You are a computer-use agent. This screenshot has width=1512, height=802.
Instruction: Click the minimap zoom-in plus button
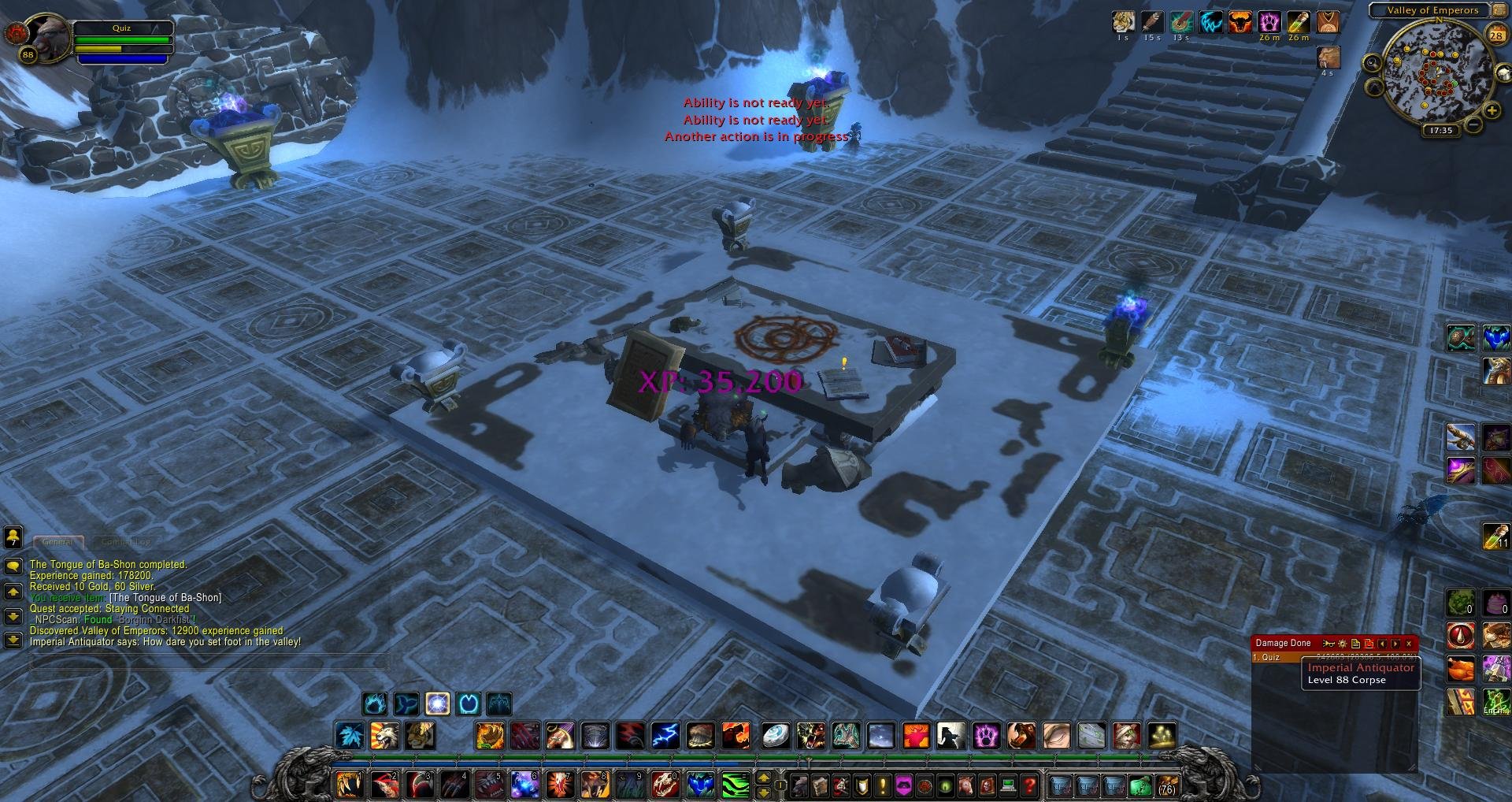pyautogui.click(x=1492, y=112)
